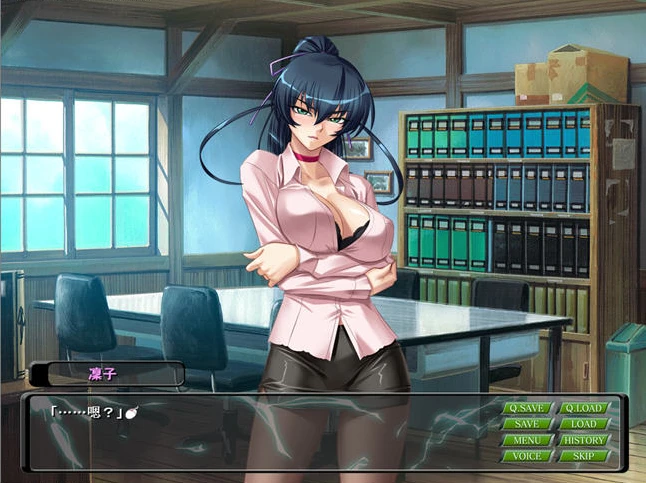This screenshot has height=483, width=646.
Task: Open the MENU button
Action: (x=527, y=440)
